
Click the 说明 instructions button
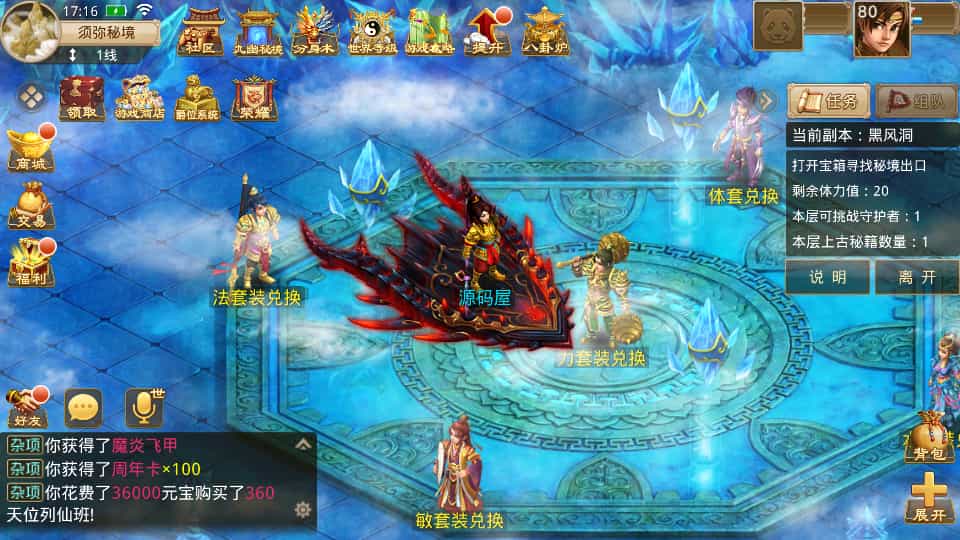pyautogui.click(x=827, y=277)
